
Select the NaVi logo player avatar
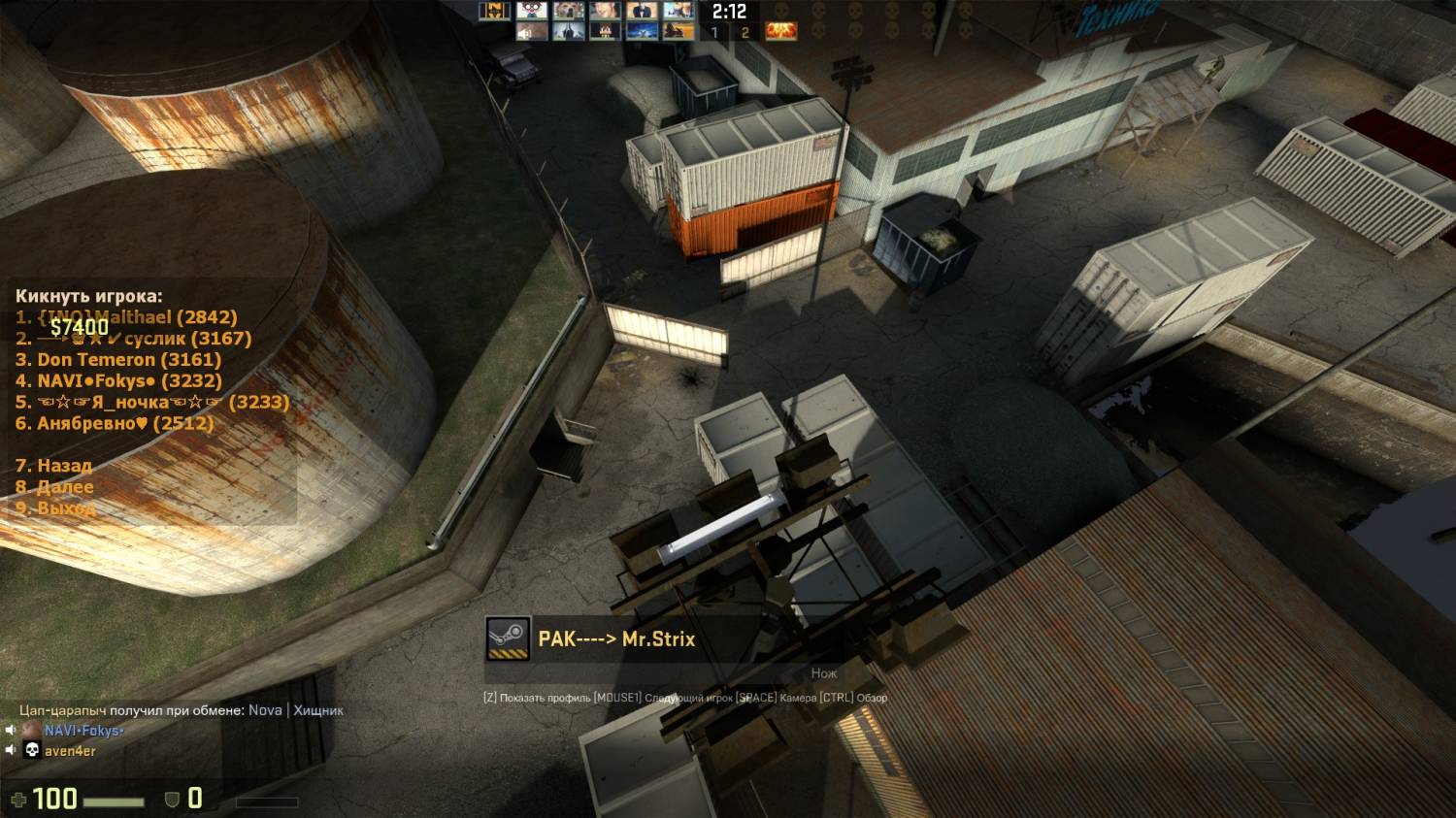tap(495, 11)
